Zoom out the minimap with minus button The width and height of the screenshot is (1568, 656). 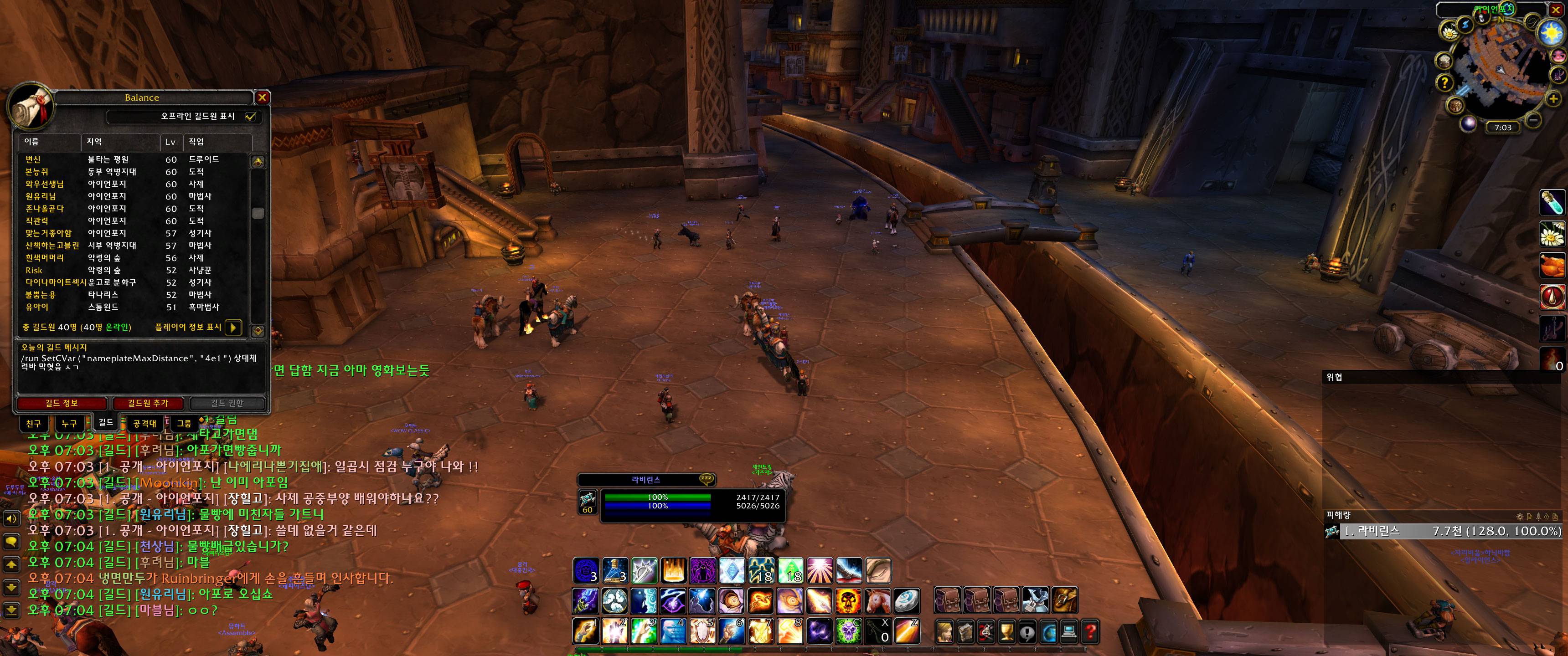(x=1533, y=120)
